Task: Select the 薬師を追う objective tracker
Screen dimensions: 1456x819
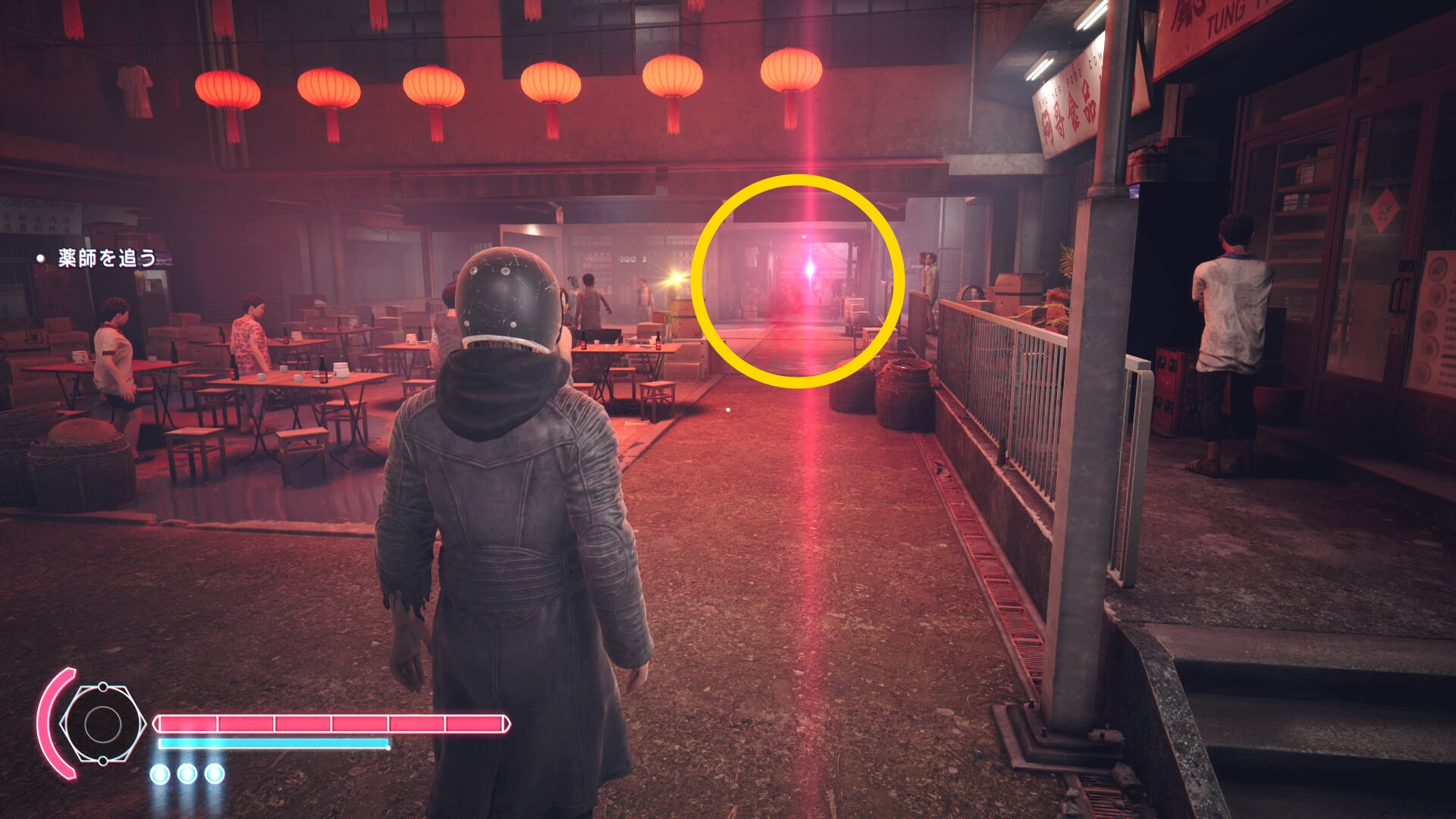Action: pyautogui.click(x=107, y=259)
